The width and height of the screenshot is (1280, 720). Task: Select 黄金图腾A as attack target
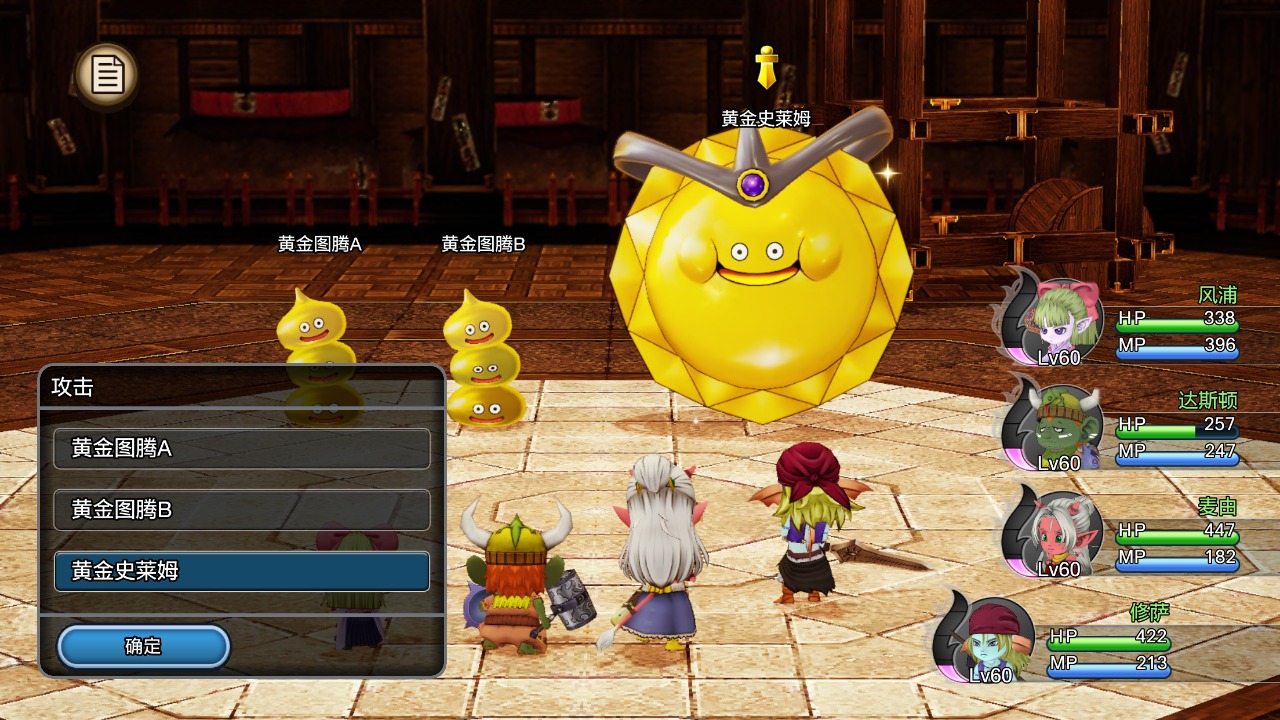pos(242,449)
